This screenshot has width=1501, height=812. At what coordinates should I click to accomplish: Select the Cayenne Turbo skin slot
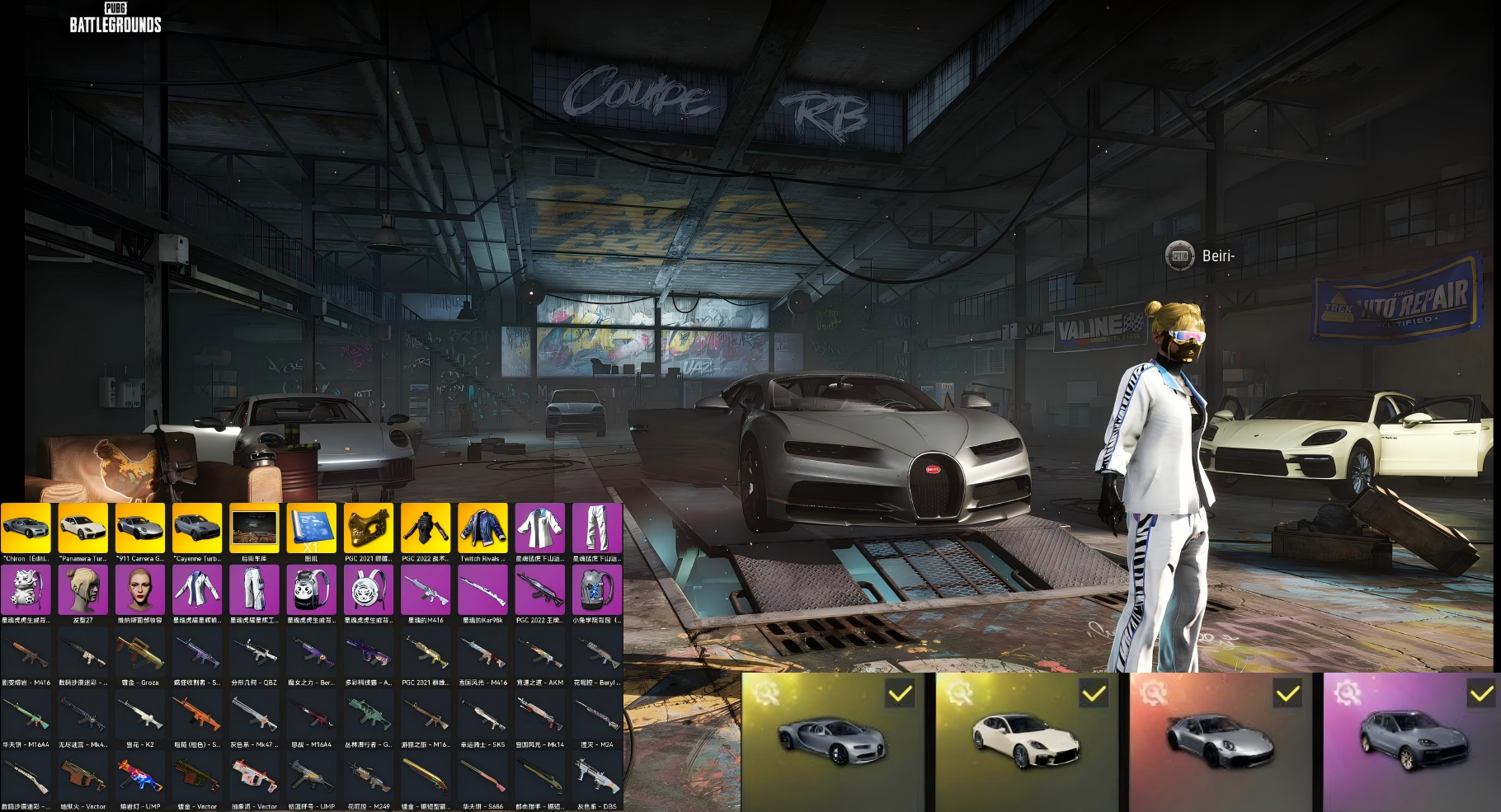(x=197, y=528)
